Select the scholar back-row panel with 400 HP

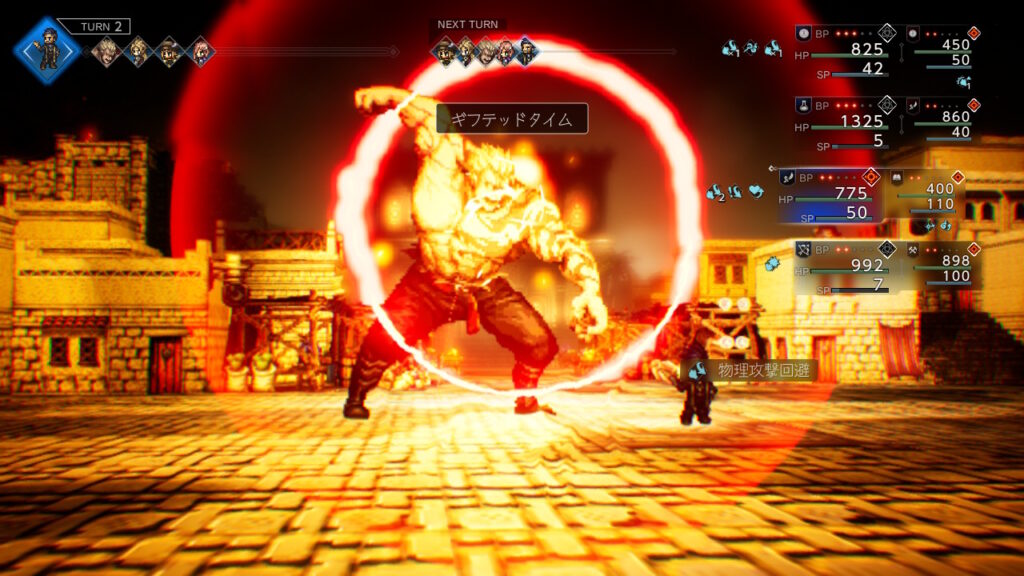(928, 194)
